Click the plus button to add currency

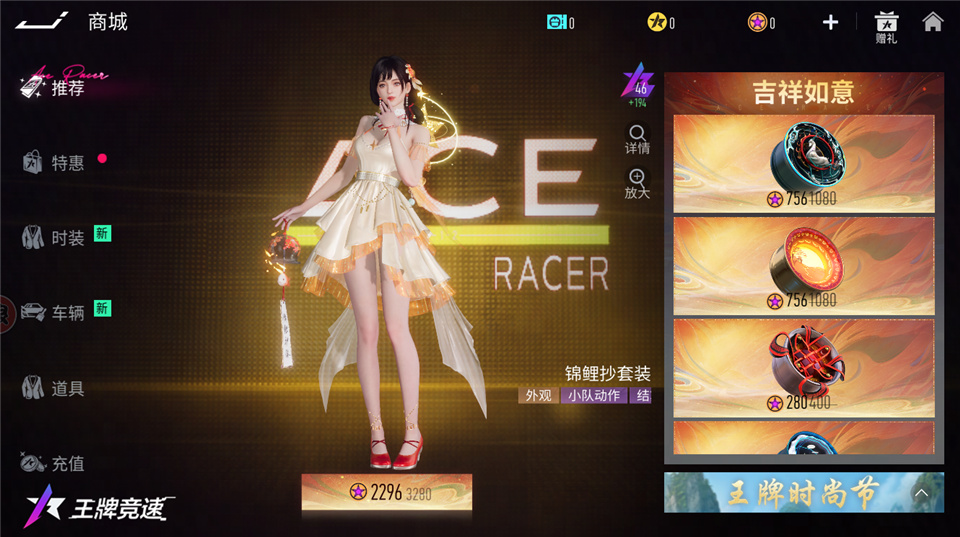830,22
